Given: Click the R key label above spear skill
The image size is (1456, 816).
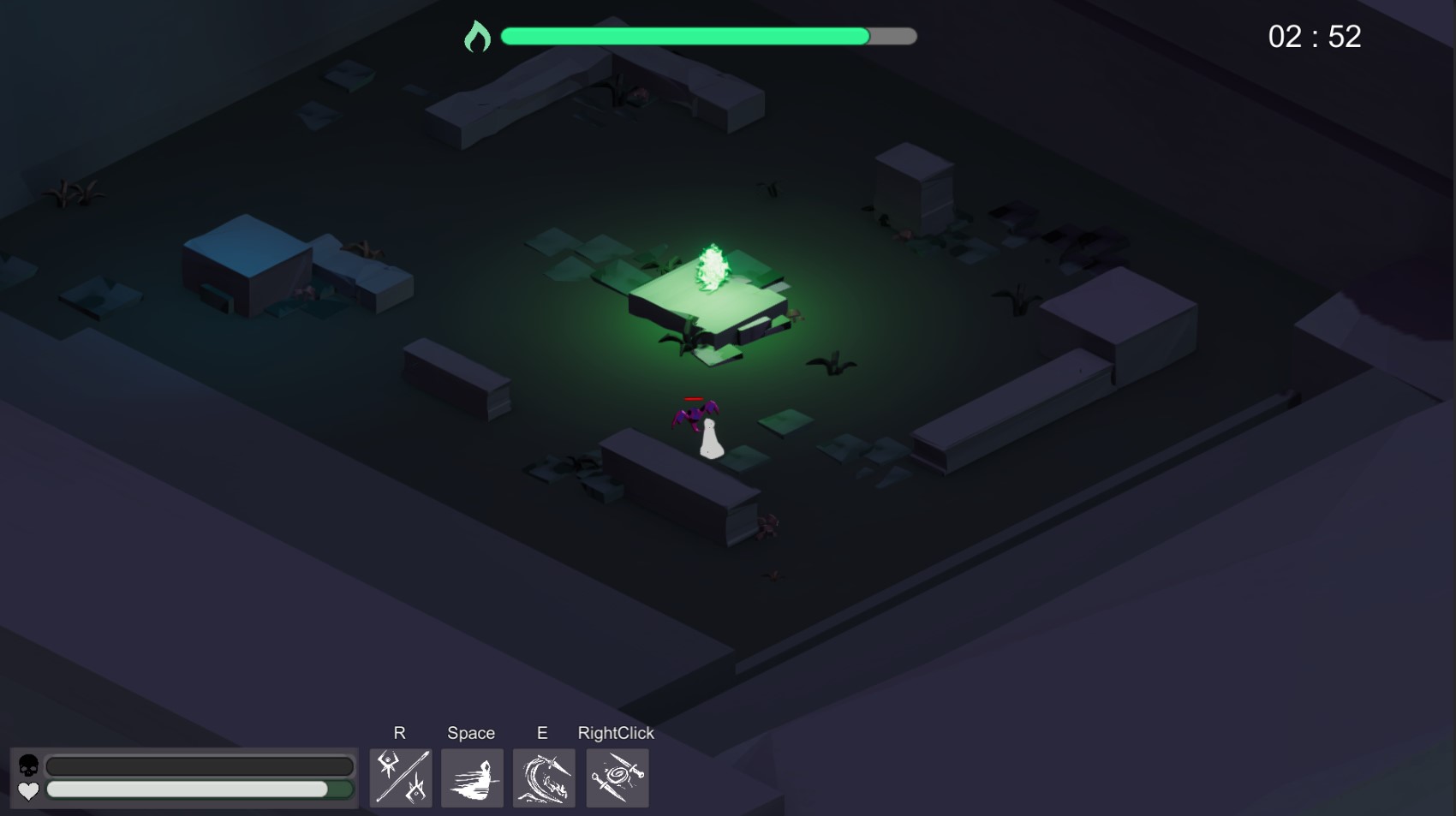Looking at the screenshot, I should (x=399, y=733).
